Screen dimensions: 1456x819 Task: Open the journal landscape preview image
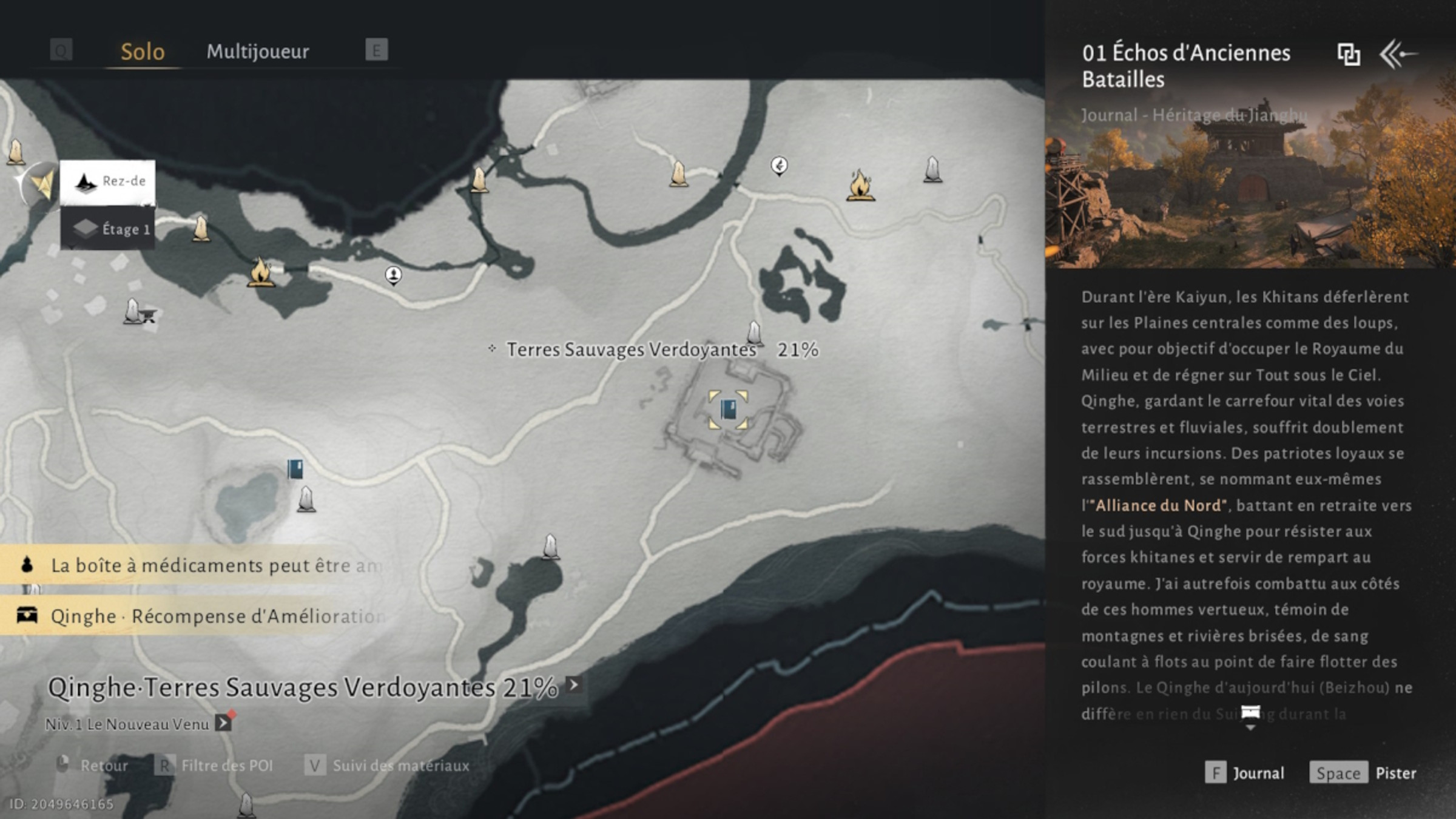coord(1250,182)
